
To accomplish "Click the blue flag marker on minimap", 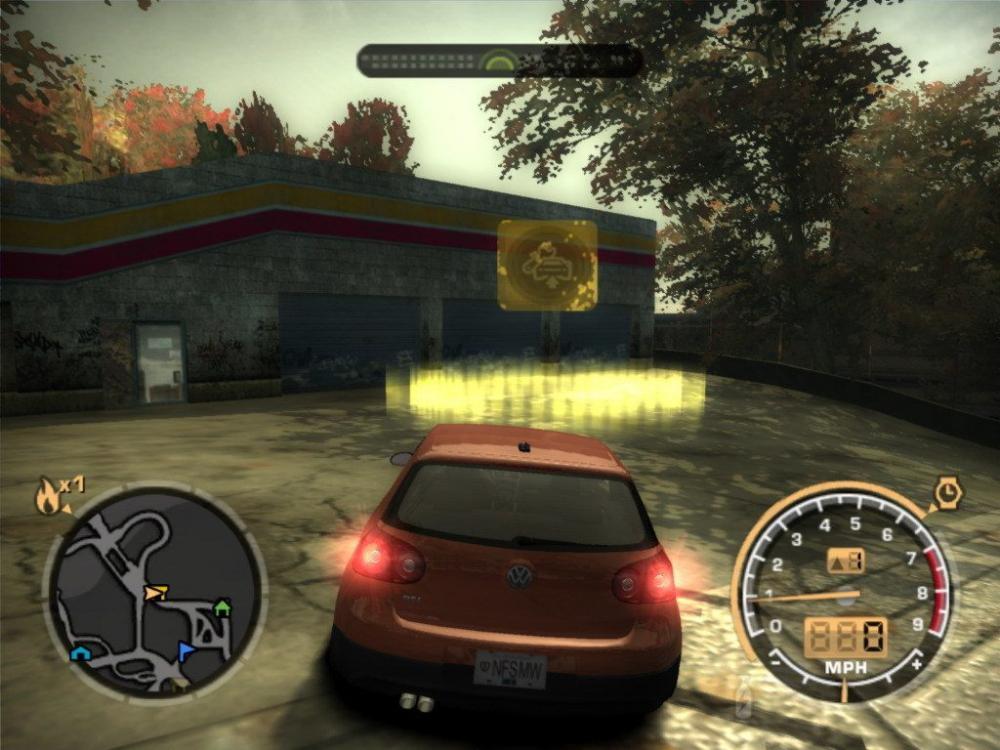I will [x=186, y=652].
